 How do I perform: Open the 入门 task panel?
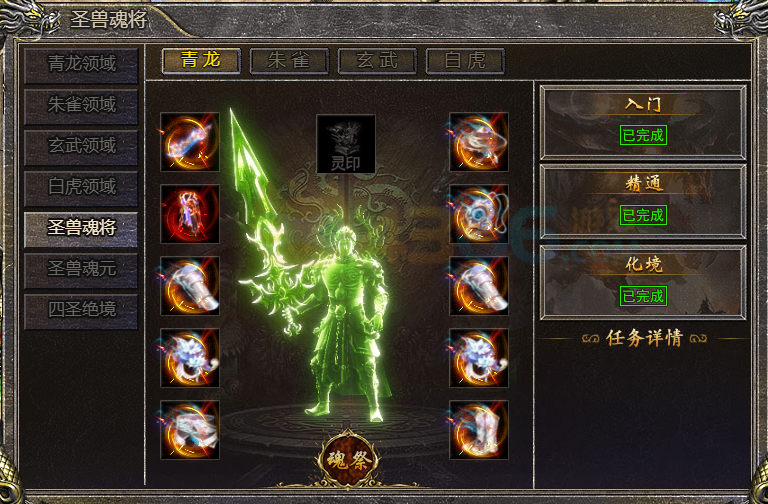pyautogui.click(x=643, y=121)
